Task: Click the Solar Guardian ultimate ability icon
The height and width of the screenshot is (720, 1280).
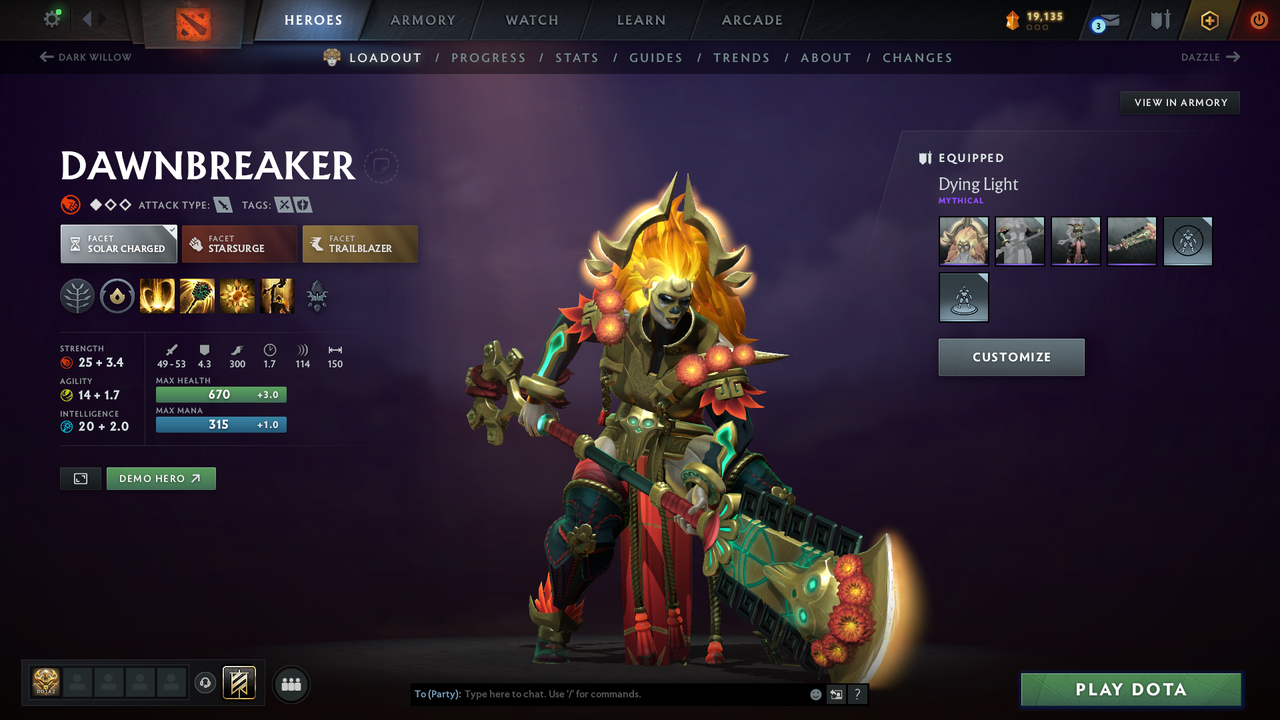Action: click(277, 295)
